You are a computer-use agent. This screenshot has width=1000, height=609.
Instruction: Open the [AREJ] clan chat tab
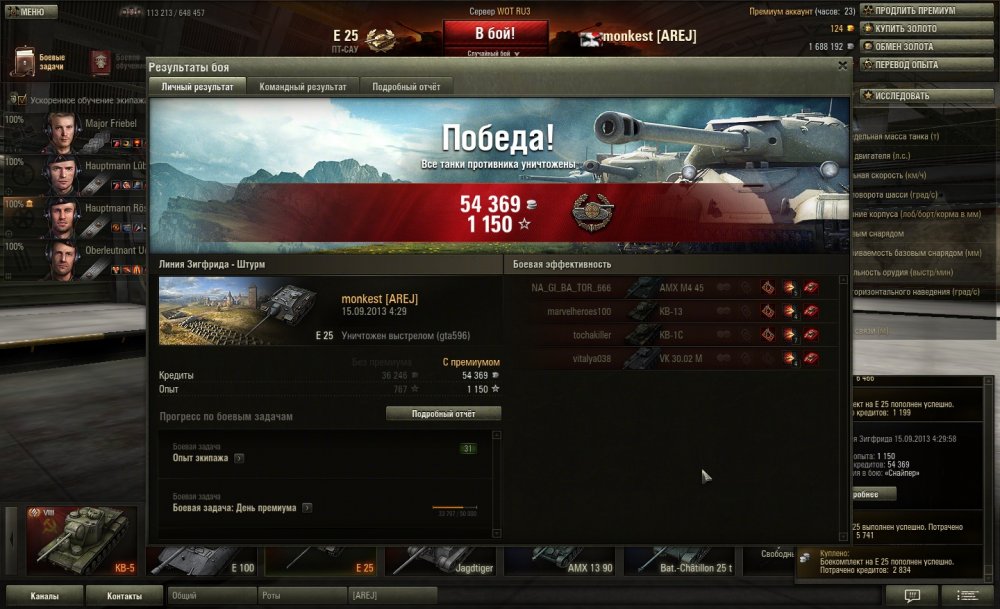pos(392,596)
